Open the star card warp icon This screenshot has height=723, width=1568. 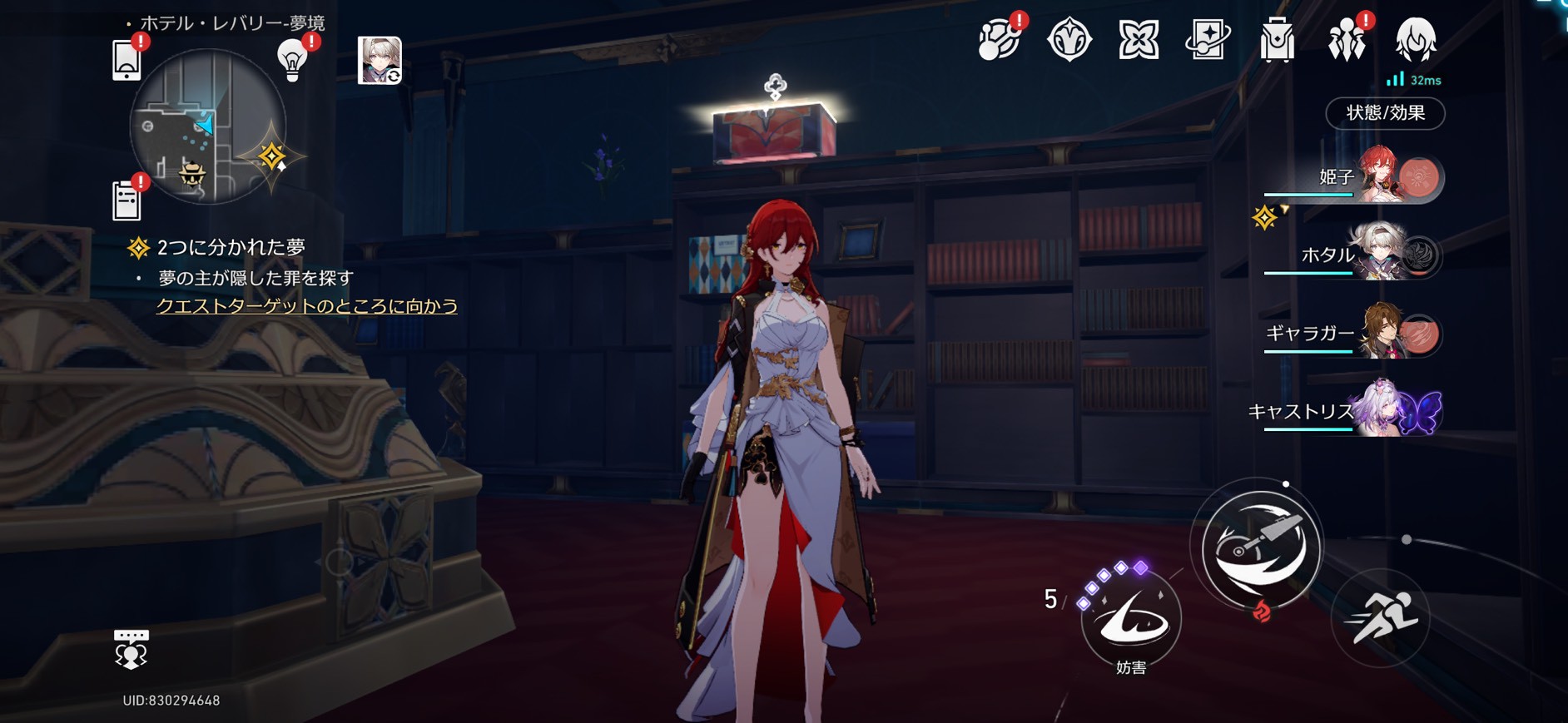(x=1208, y=40)
